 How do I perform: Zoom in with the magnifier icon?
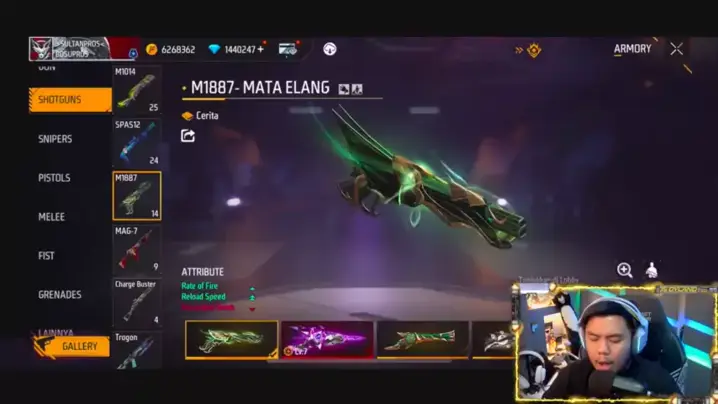[625, 270]
